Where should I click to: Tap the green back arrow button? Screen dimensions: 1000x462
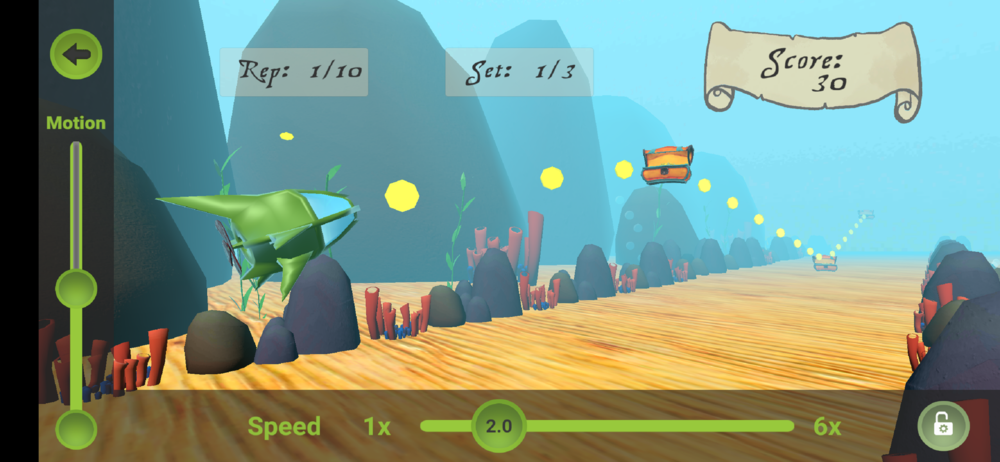(76, 55)
